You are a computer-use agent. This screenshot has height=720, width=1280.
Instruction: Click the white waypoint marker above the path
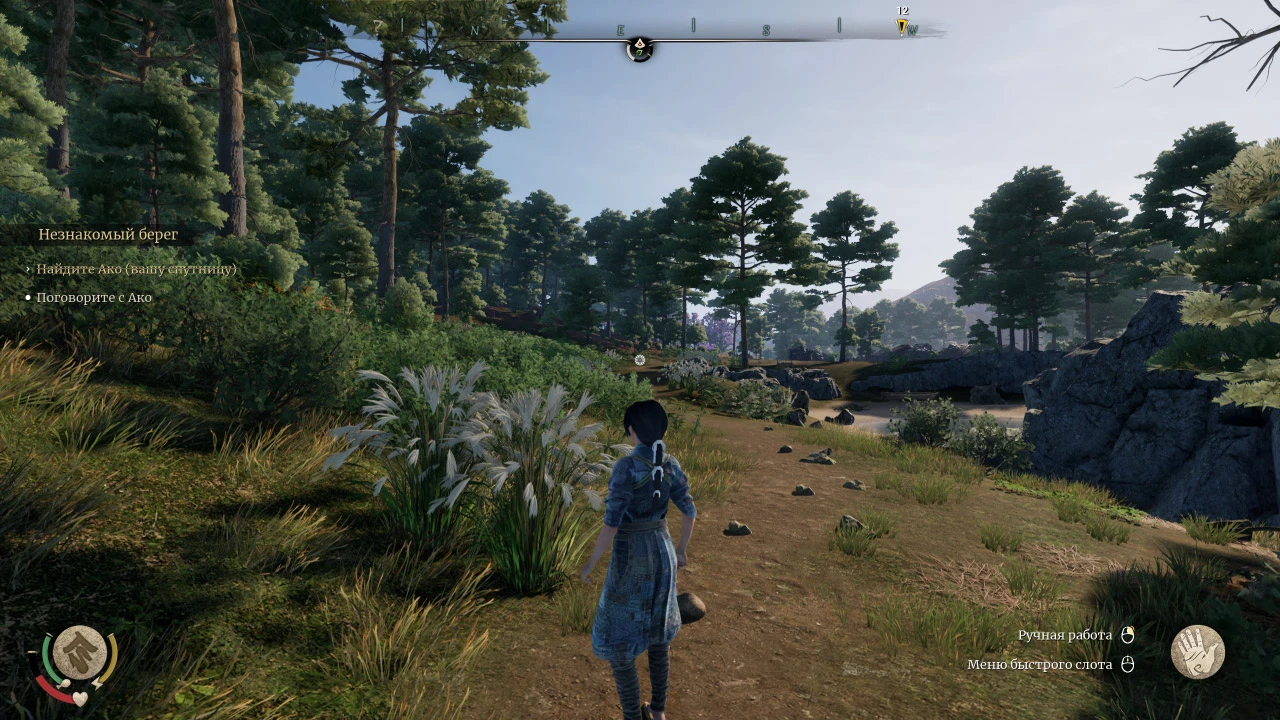[640, 360]
